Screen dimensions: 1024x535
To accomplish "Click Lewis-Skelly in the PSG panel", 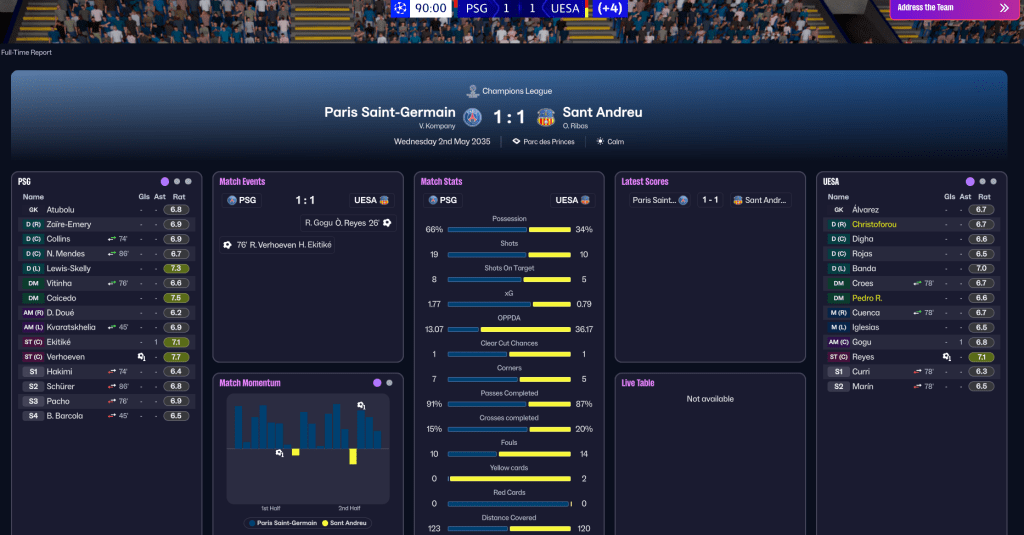I will point(70,268).
